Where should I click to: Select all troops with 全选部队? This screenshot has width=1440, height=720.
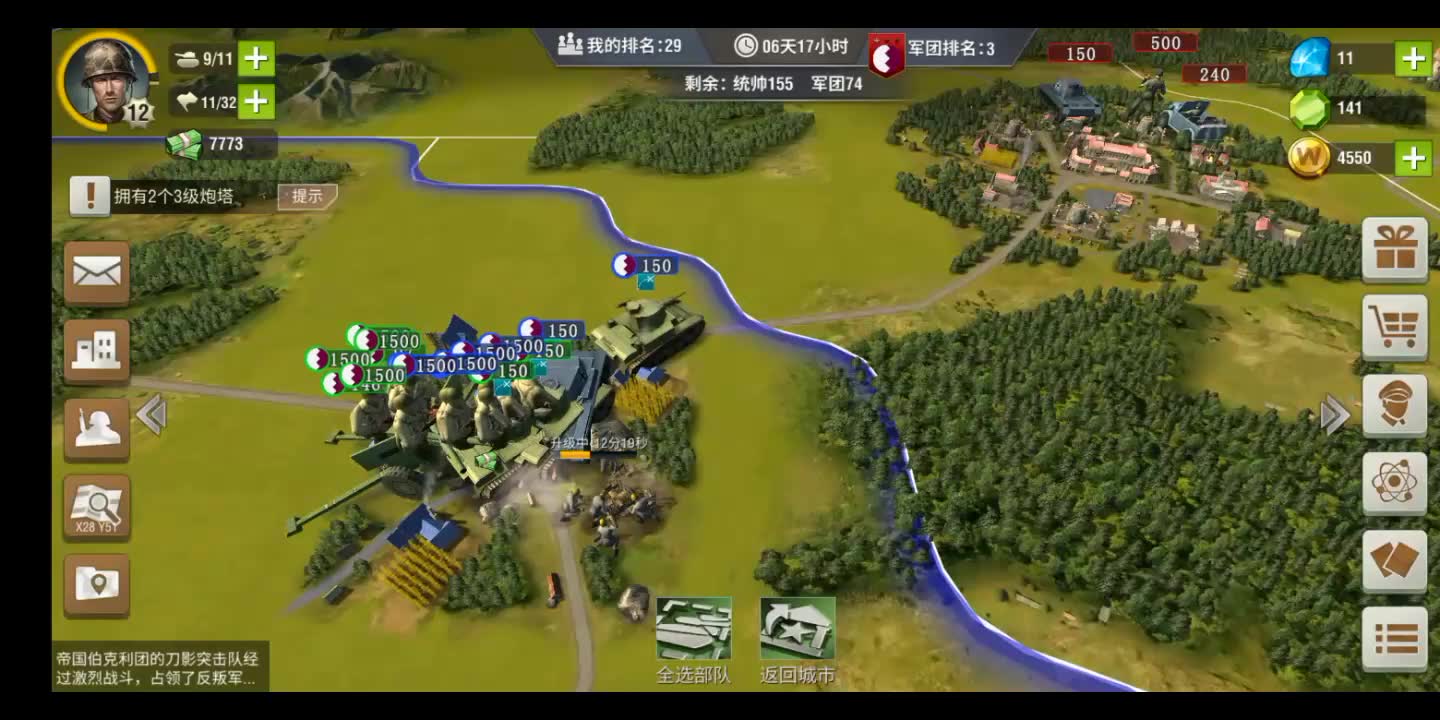[x=693, y=640]
